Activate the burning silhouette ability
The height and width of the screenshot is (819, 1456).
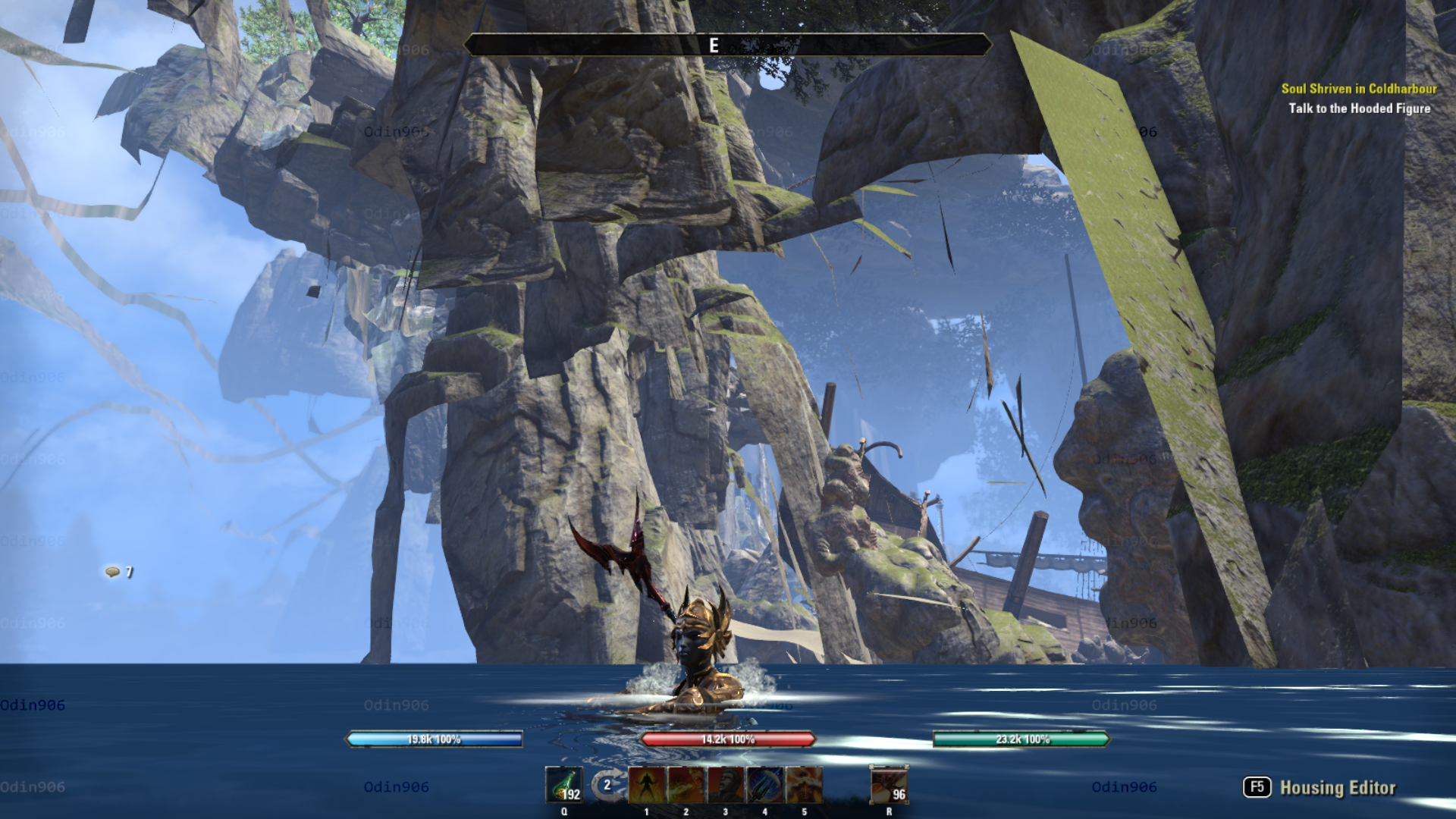647,785
